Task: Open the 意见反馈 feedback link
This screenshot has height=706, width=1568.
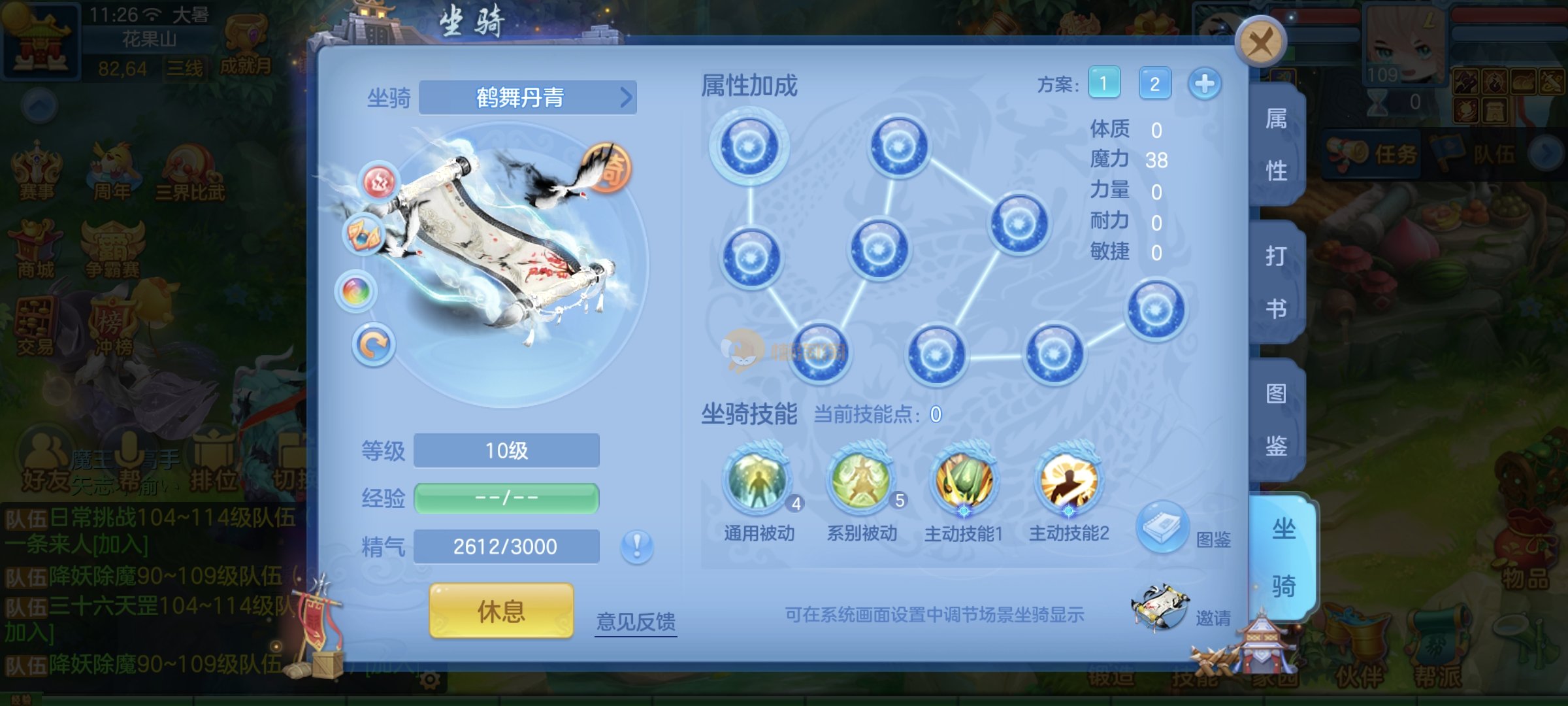Action: (636, 621)
